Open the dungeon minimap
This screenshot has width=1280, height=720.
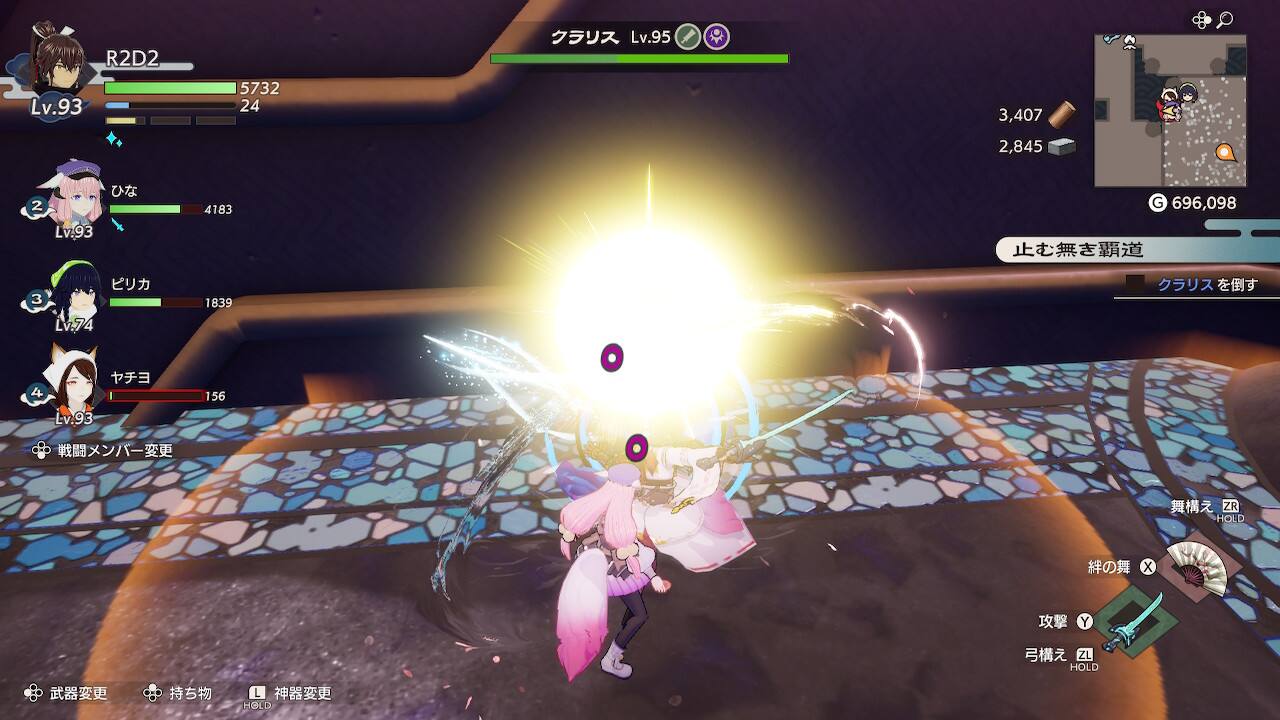pyautogui.click(x=1170, y=110)
